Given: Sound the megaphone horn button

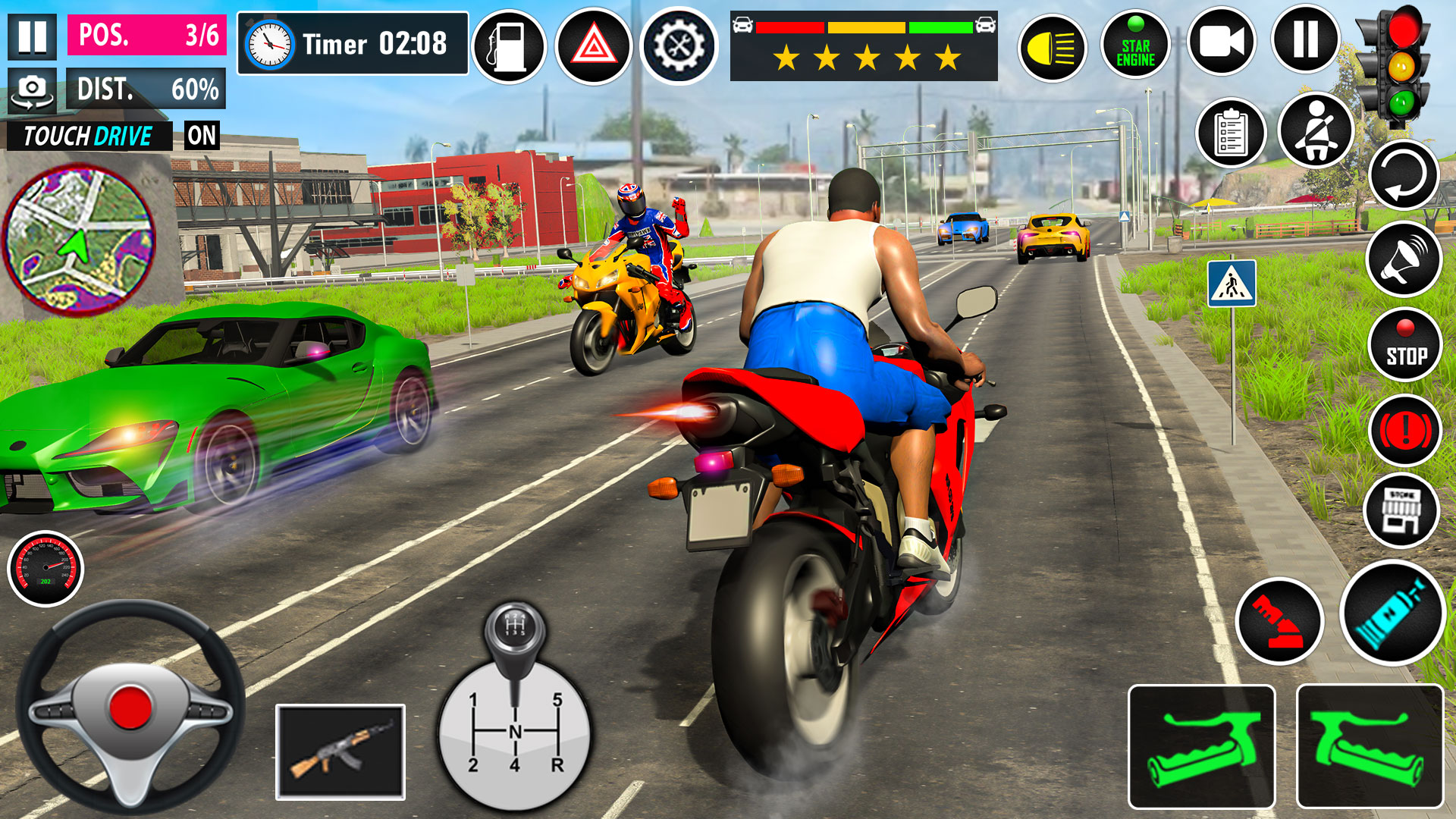Looking at the screenshot, I should 1404,259.
